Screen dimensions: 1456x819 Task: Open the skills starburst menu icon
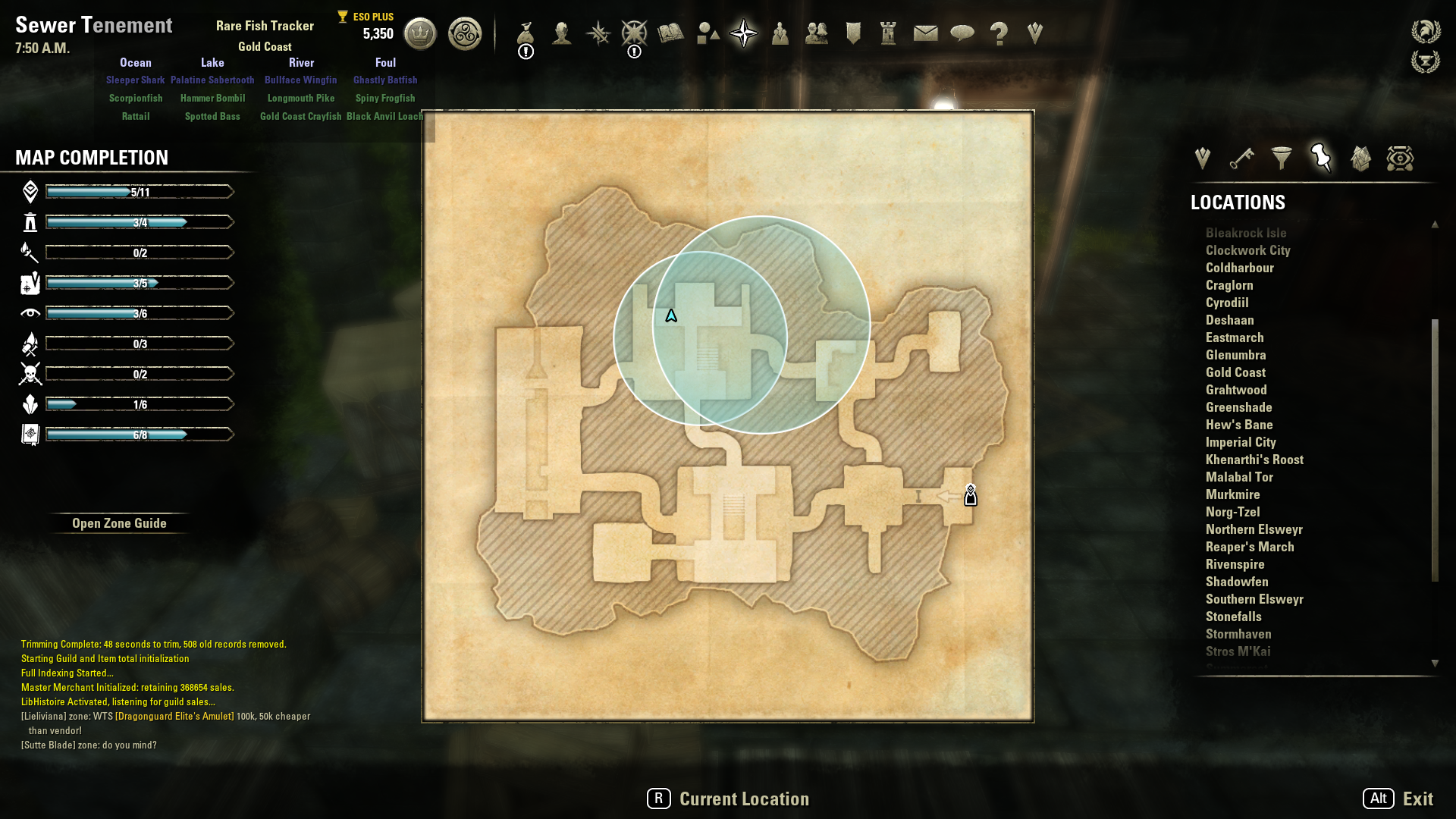click(x=598, y=33)
